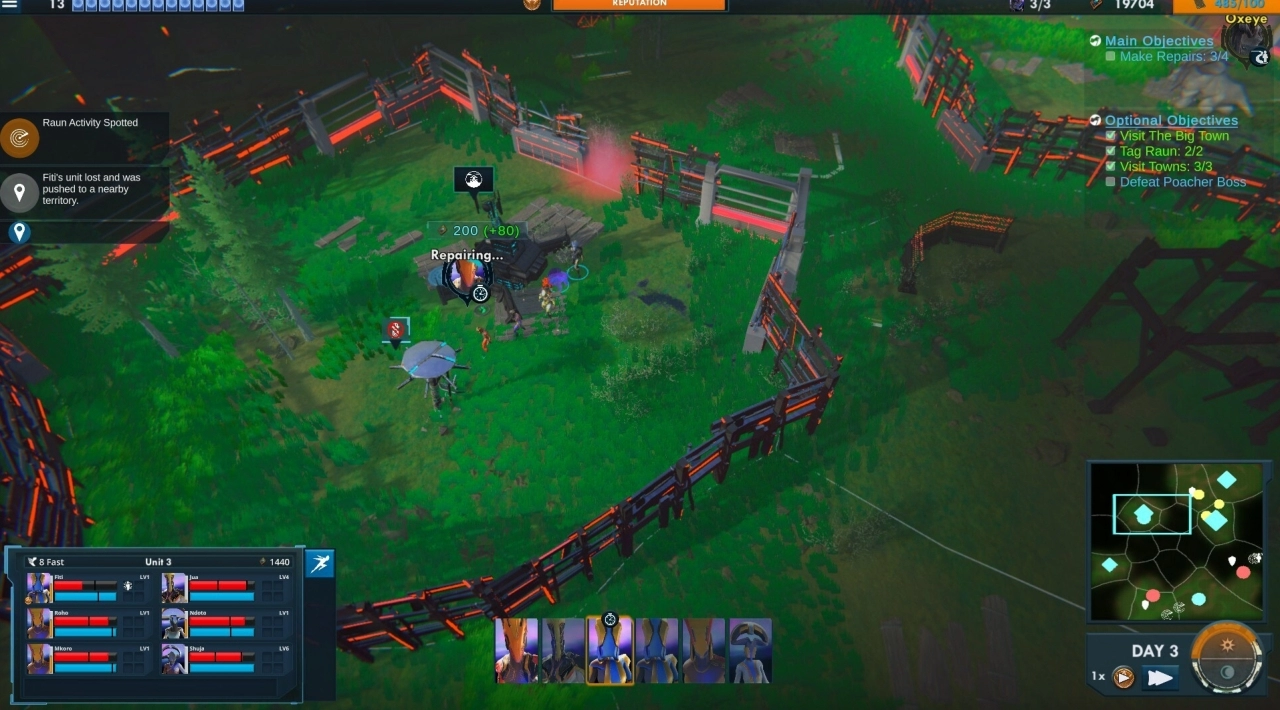This screenshot has height=710, width=1280.
Task: Toggle the sprint running-figure button
Action: point(320,564)
